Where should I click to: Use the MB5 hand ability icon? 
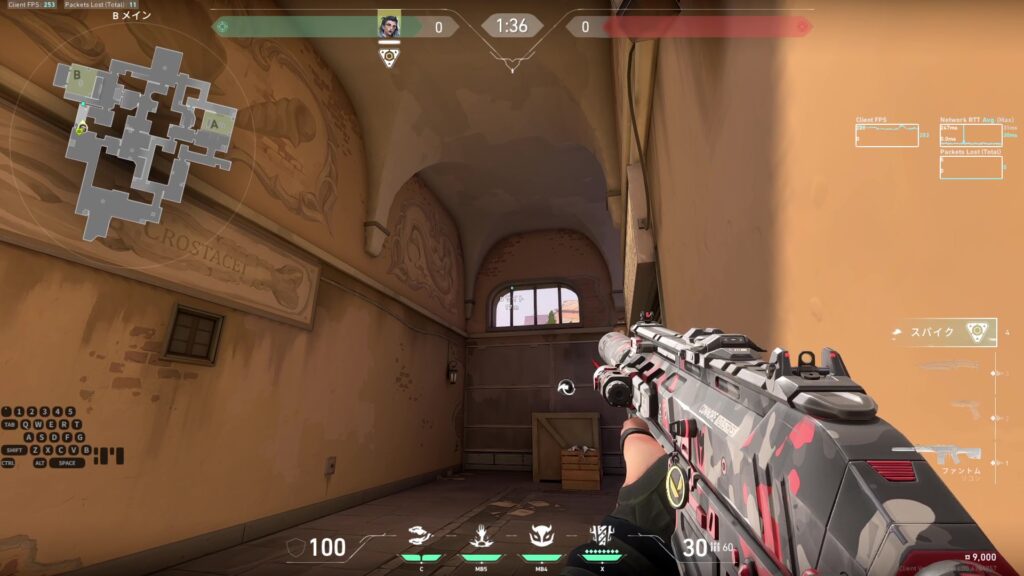[x=480, y=536]
